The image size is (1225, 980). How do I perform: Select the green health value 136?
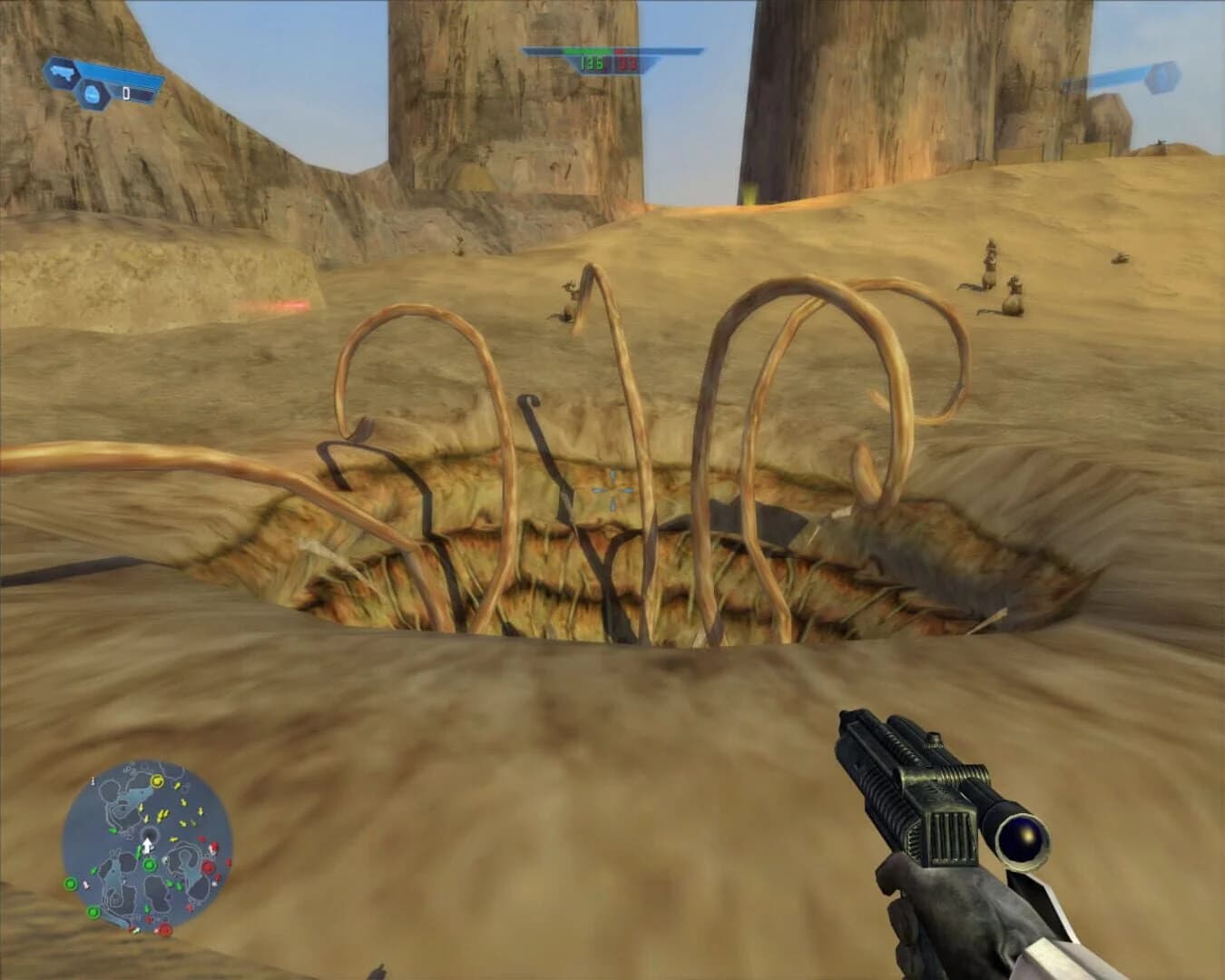[592, 64]
